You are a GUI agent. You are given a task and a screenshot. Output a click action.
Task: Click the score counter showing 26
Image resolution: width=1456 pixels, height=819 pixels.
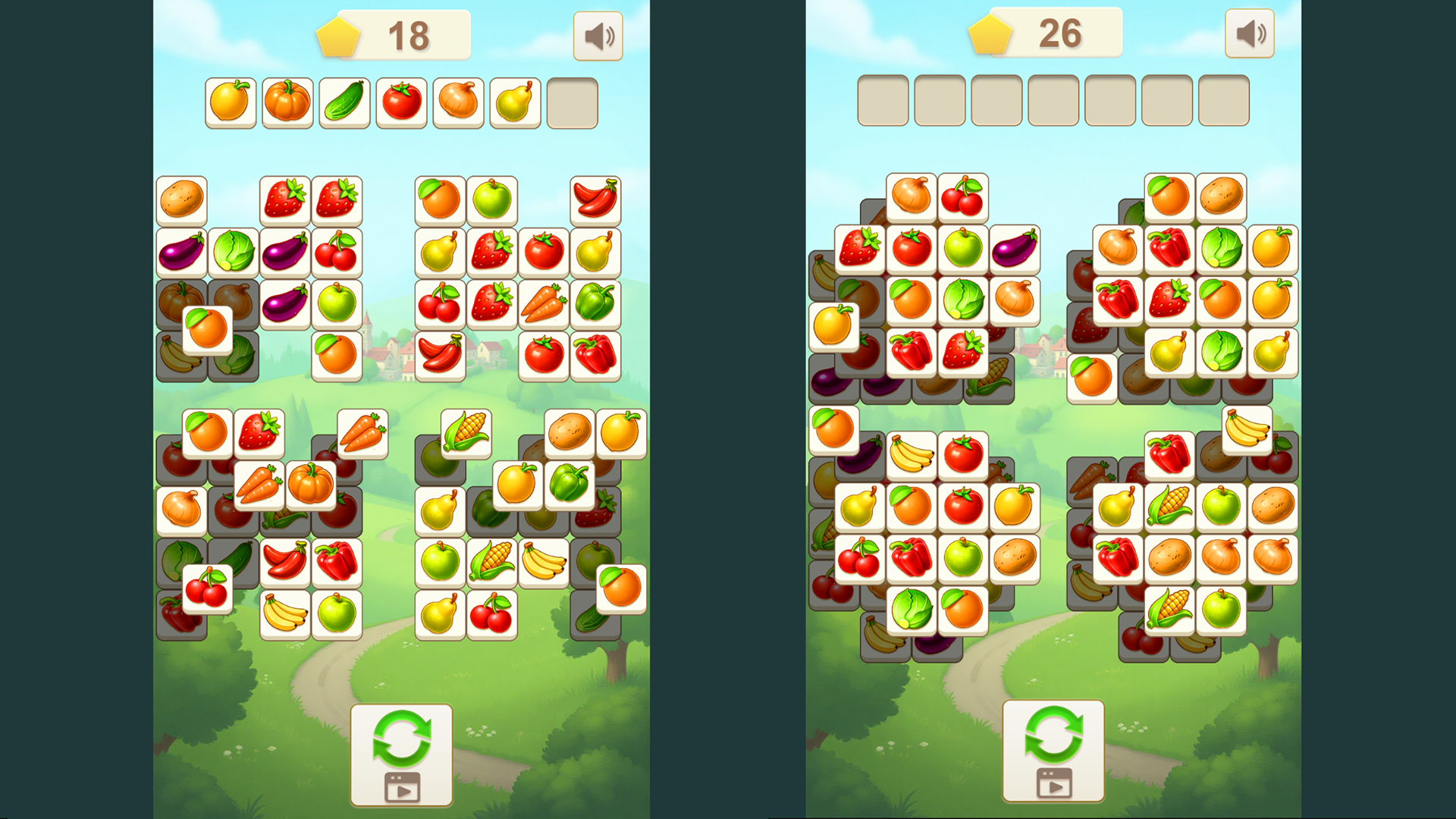click(x=1054, y=33)
